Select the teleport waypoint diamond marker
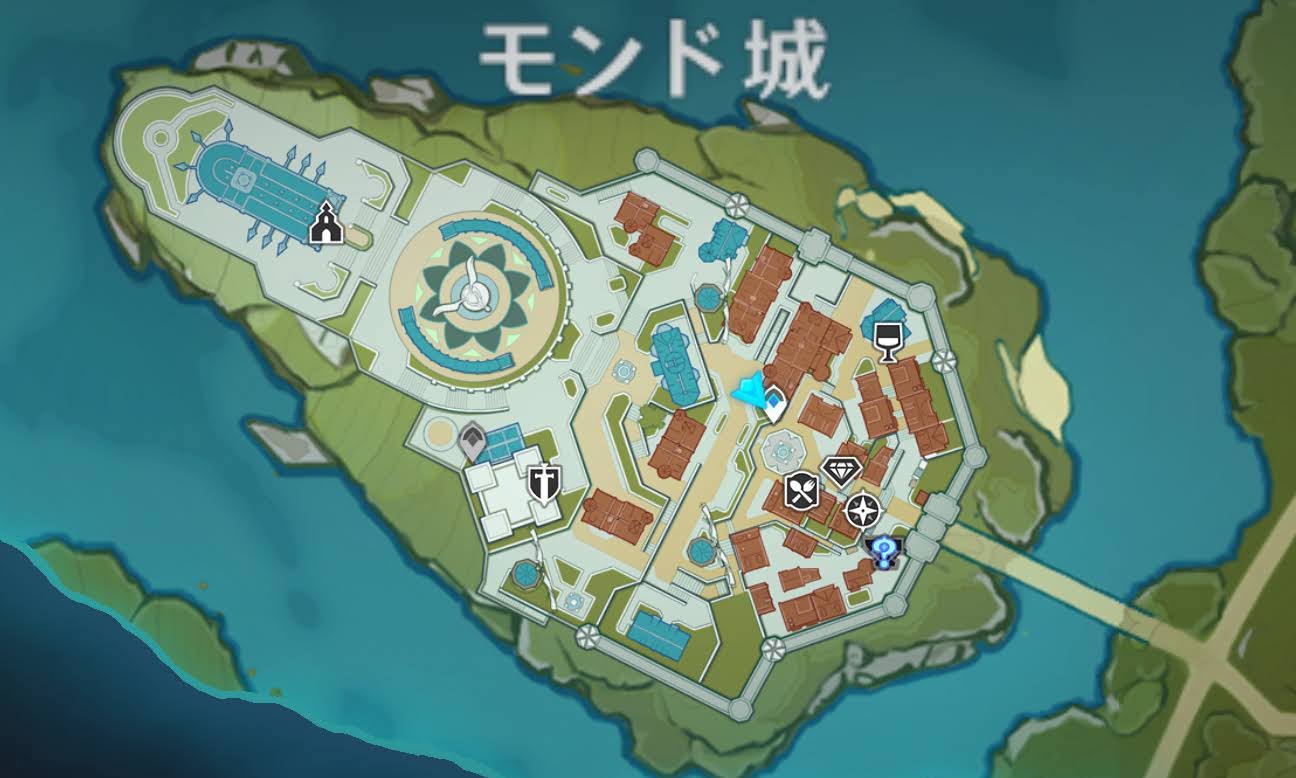 tap(776, 400)
